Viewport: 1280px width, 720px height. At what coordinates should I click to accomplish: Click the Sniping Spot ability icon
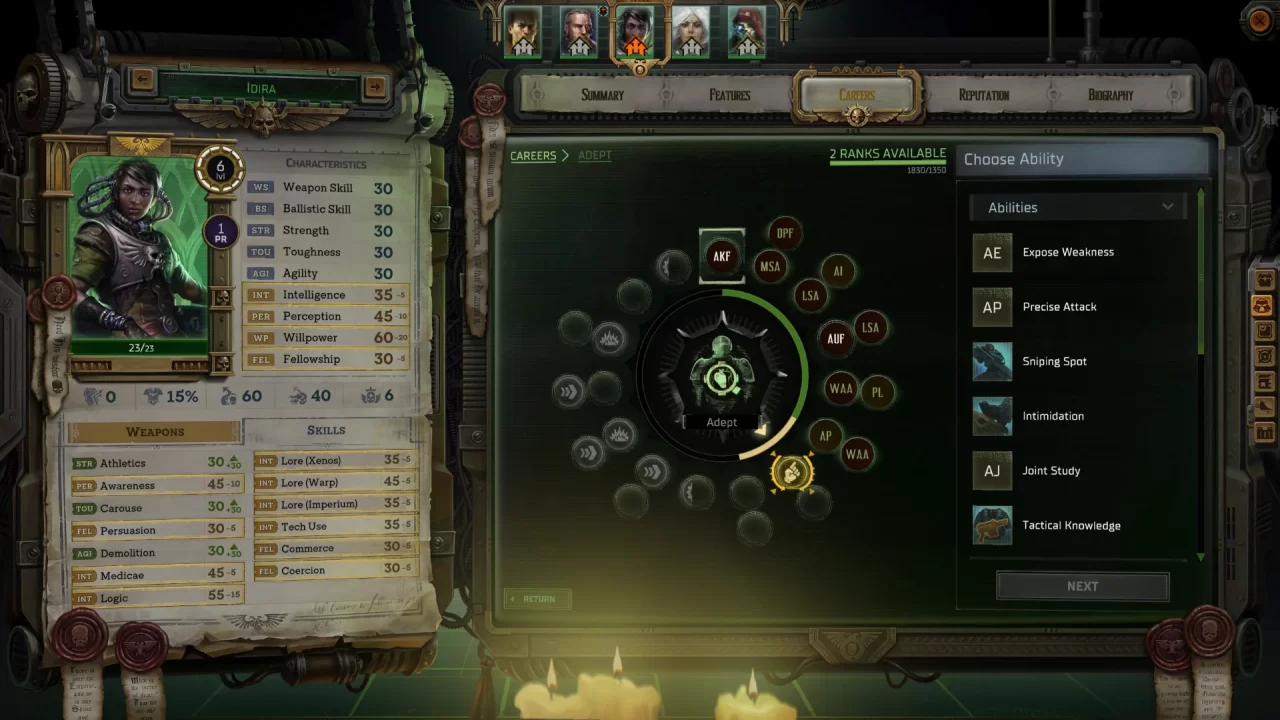tap(992, 361)
